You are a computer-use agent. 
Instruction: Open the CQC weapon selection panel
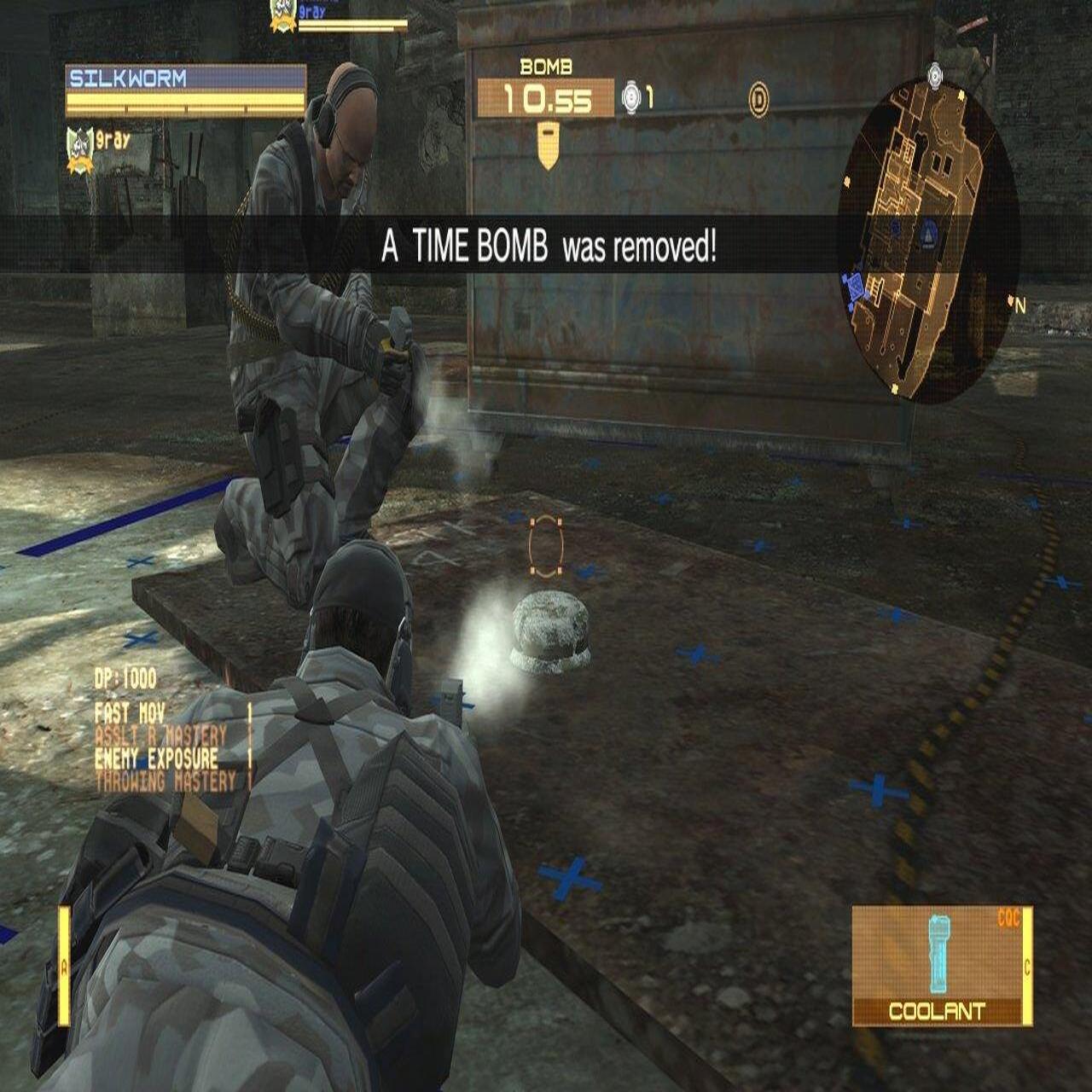(1009, 919)
